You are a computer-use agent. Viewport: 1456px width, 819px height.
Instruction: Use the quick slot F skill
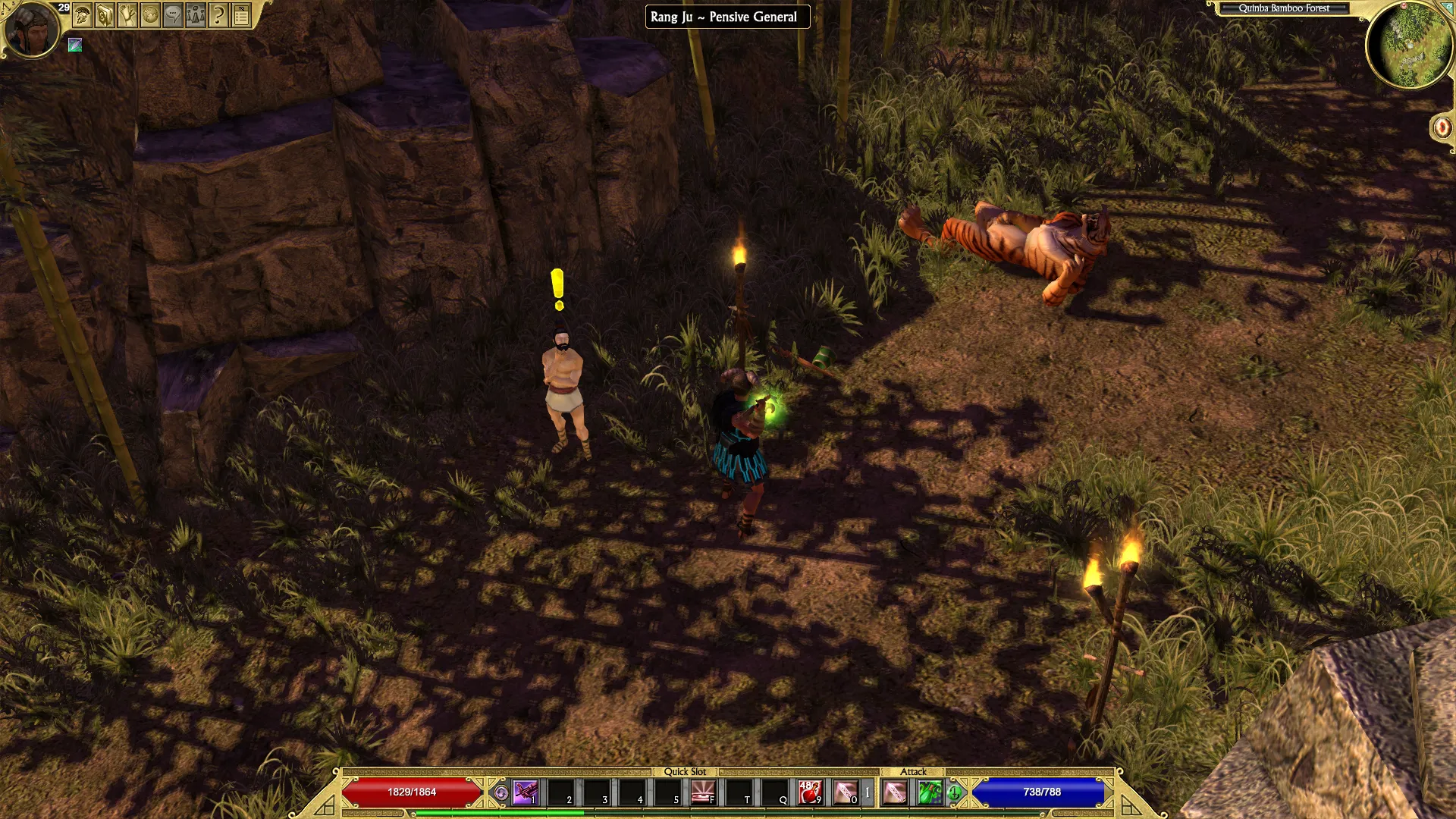click(703, 792)
